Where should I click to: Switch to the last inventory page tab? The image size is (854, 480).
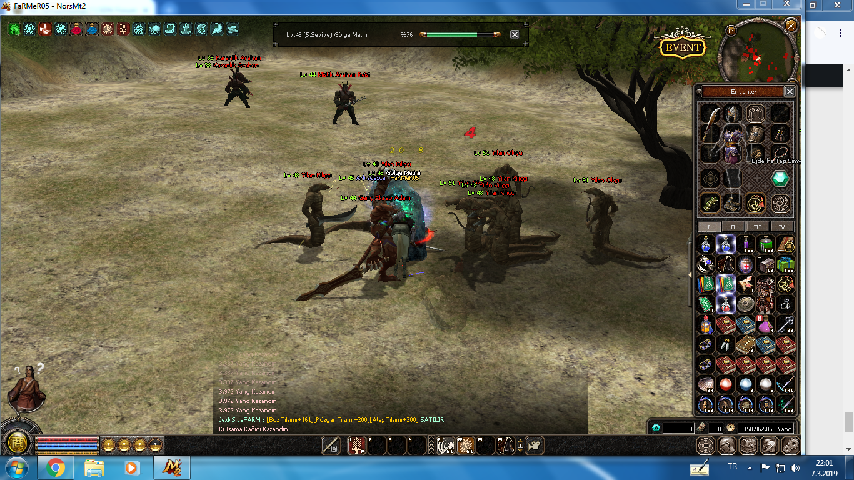pos(783,226)
